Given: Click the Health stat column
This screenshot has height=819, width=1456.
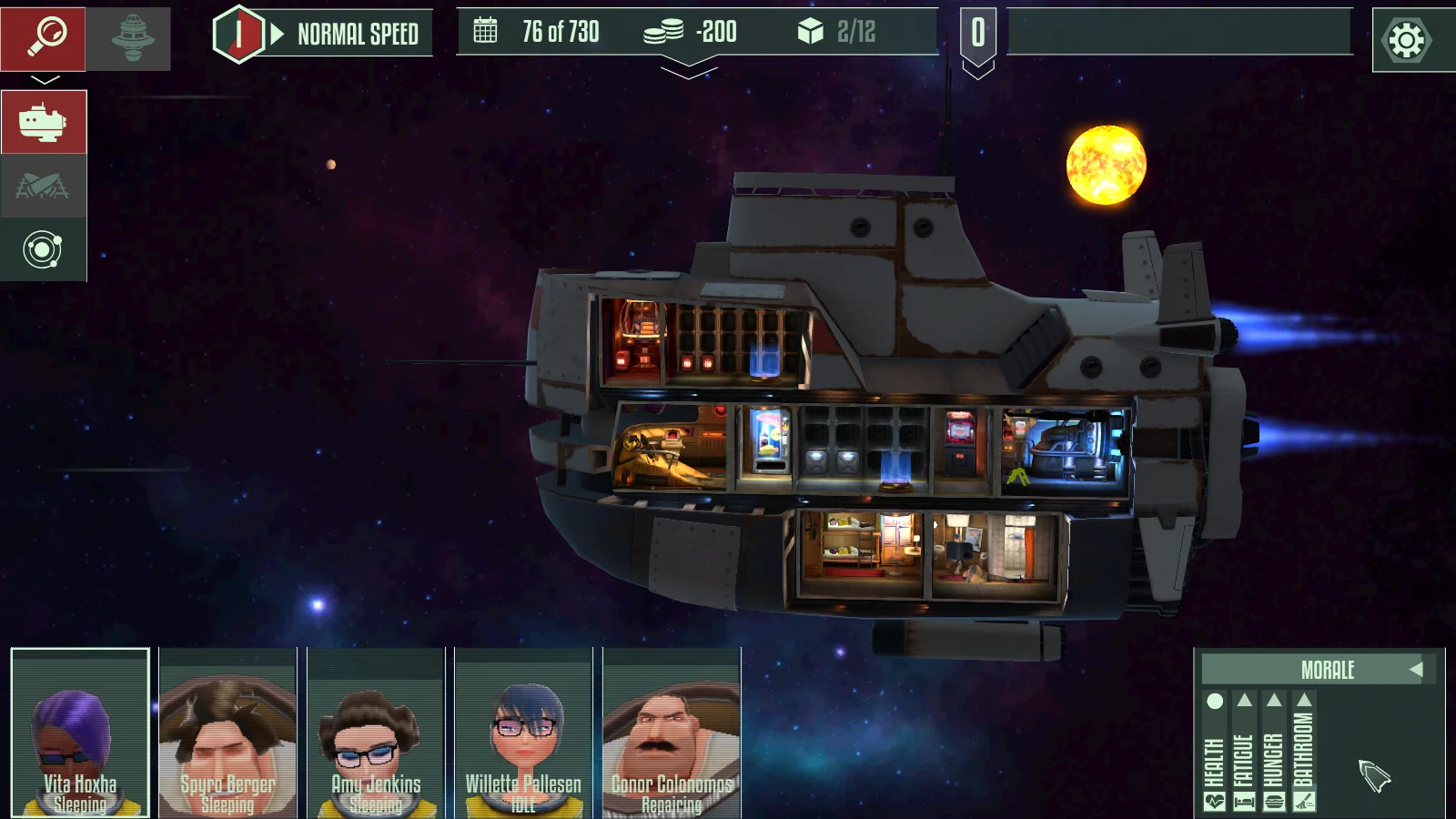Looking at the screenshot, I should (1215, 753).
